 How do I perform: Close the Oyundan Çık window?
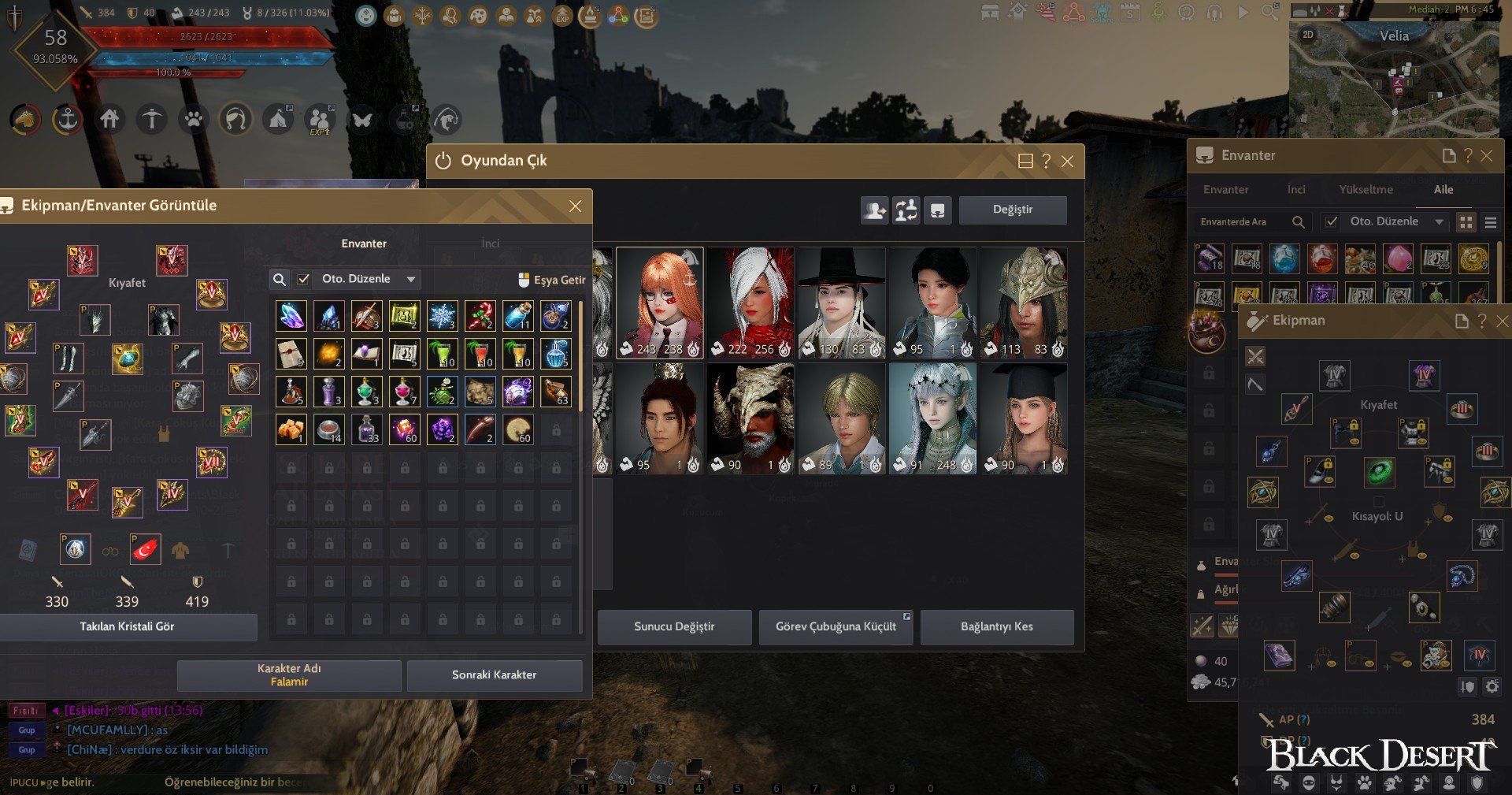point(1067,162)
